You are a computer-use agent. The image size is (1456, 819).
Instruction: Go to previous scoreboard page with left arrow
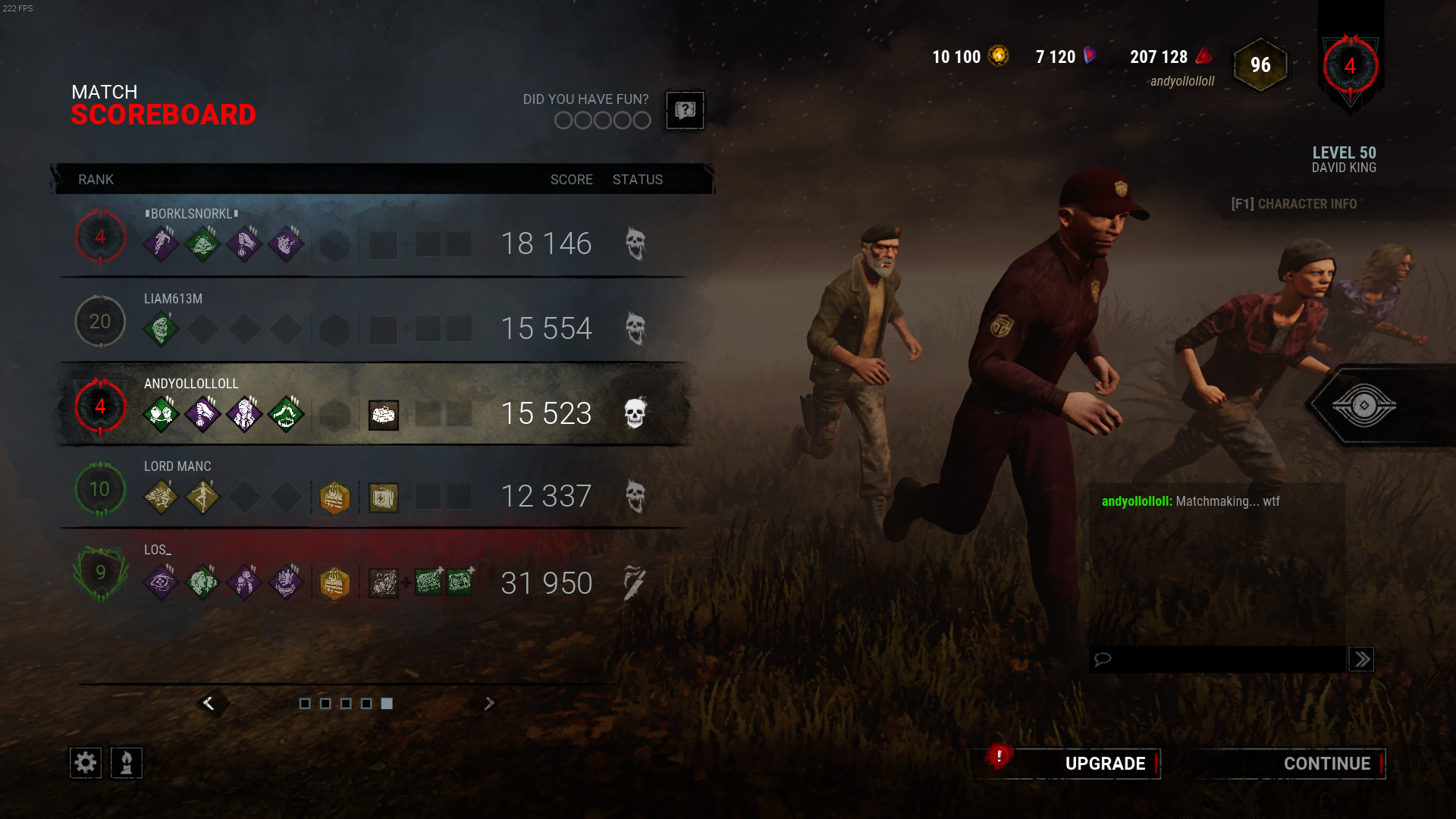coord(209,703)
